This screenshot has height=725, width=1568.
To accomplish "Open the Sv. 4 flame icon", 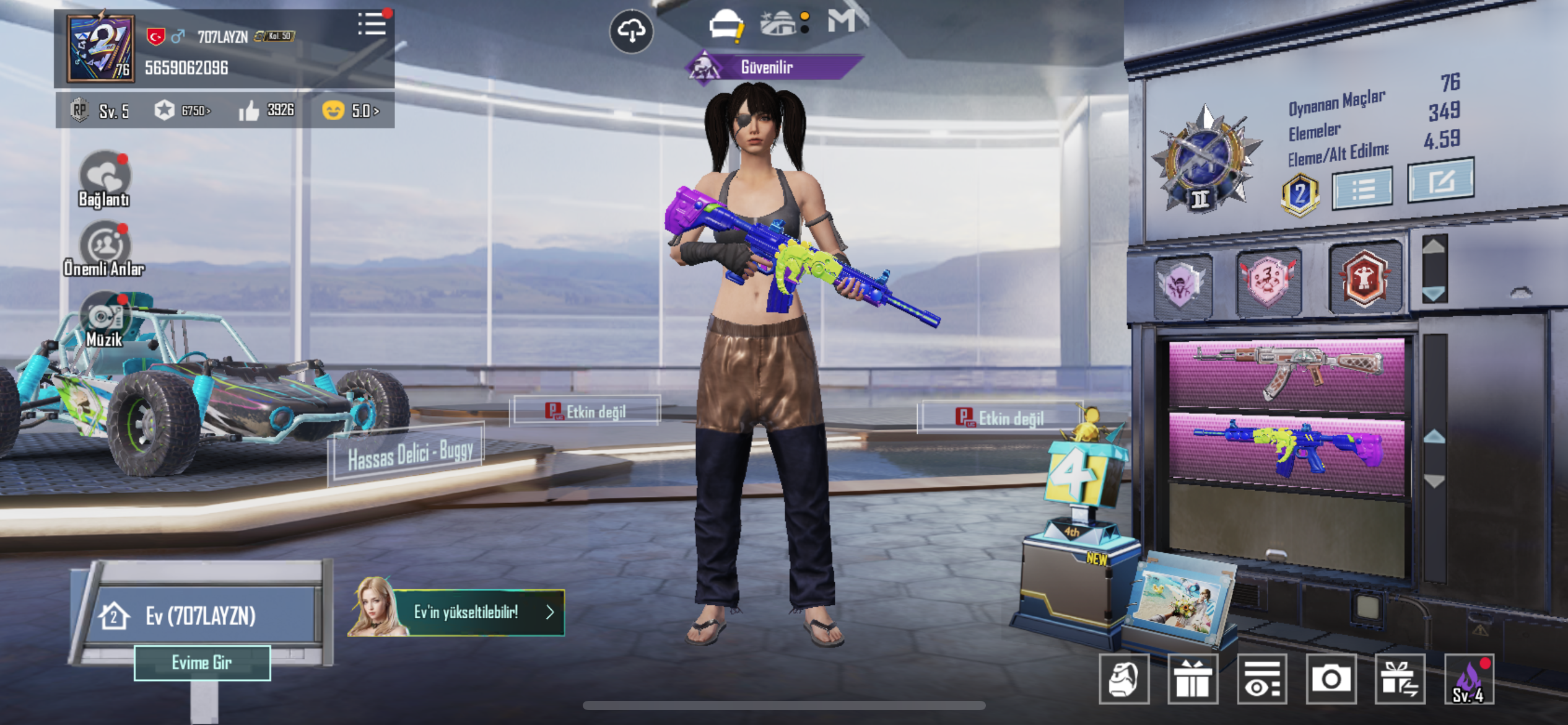I will [1469, 679].
